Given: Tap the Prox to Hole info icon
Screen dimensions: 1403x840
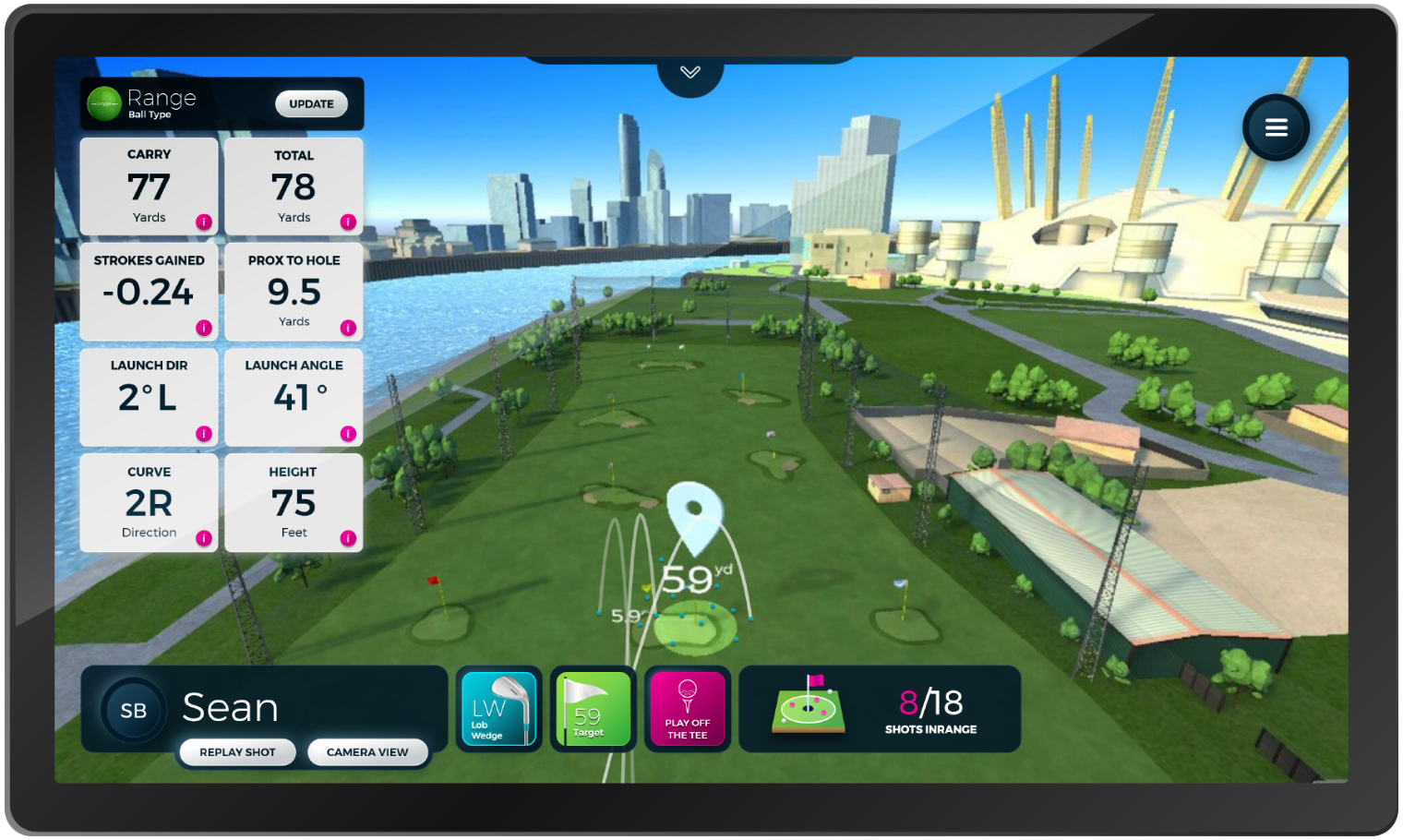Looking at the screenshot, I should 347,327.
